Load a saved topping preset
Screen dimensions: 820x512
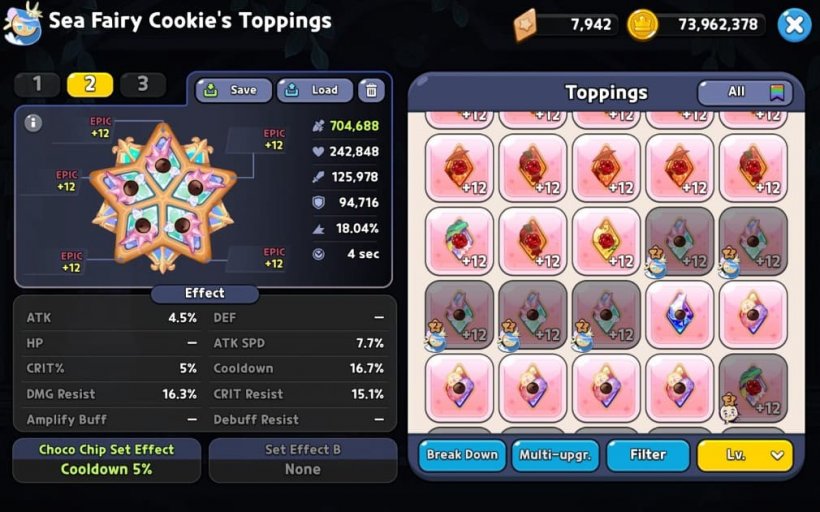coord(314,90)
